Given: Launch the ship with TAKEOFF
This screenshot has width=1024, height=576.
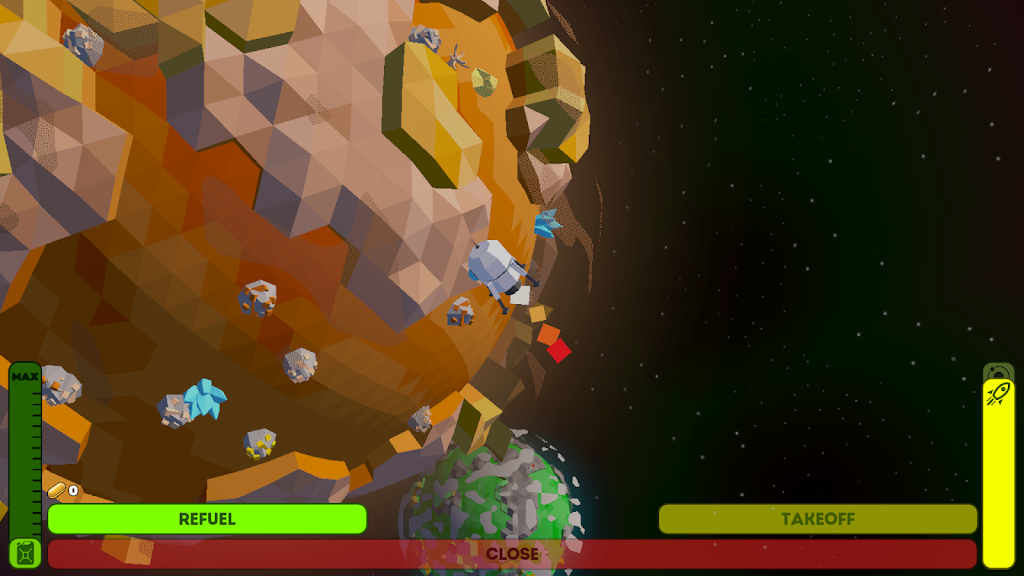Looking at the screenshot, I should tap(817, 519).
